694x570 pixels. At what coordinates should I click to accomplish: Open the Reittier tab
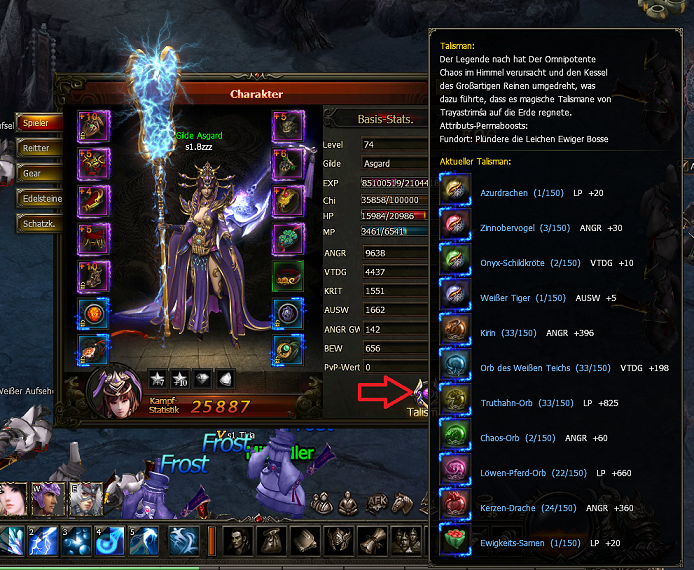click(38, 148)
